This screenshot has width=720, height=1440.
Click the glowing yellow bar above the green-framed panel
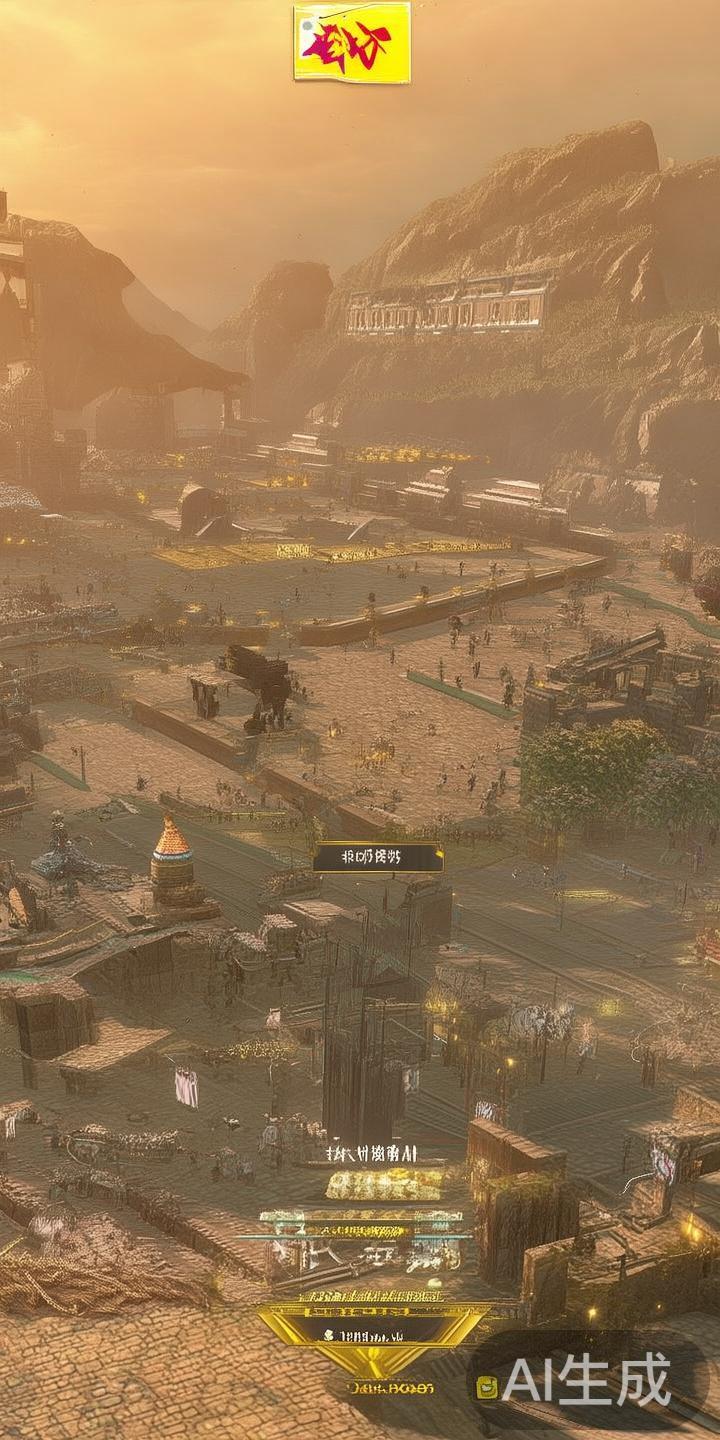point(384,1185)
